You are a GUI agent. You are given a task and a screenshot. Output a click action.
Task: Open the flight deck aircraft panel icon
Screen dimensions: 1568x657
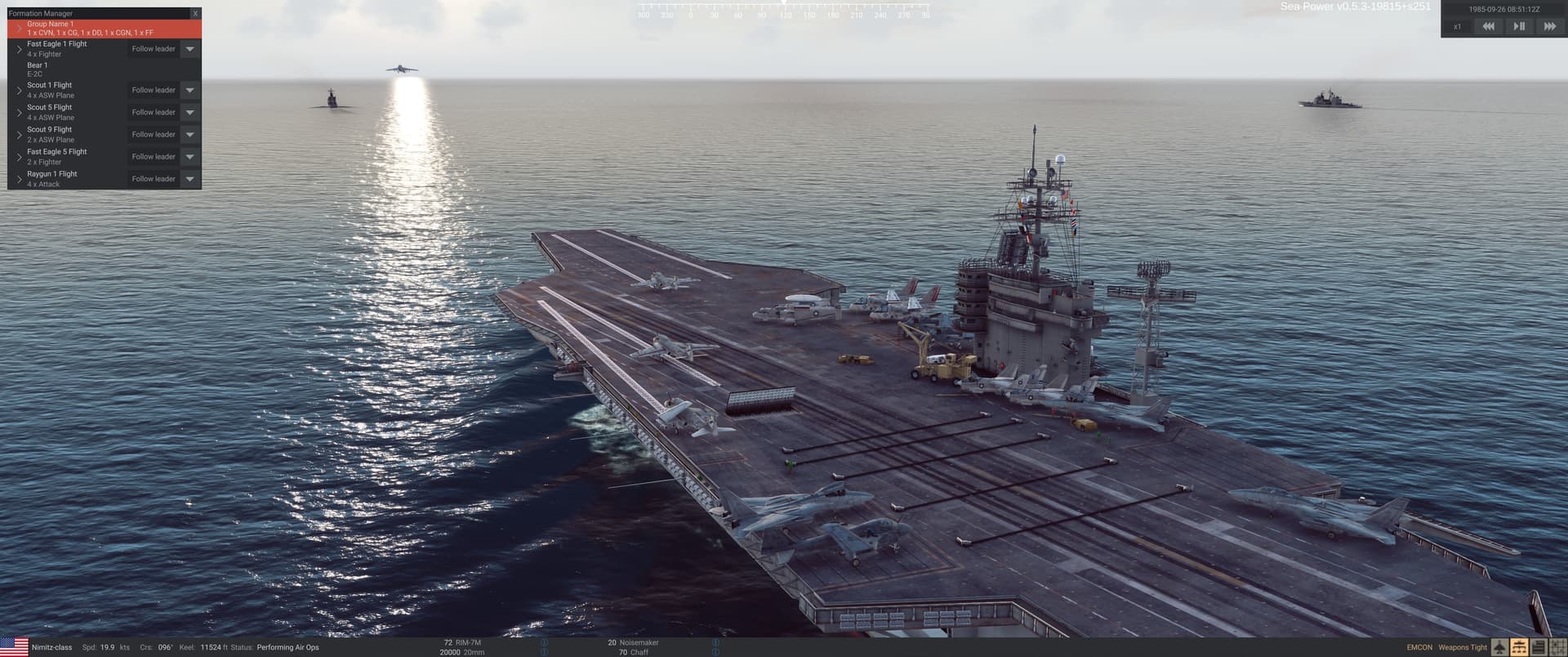(1500, 648)
